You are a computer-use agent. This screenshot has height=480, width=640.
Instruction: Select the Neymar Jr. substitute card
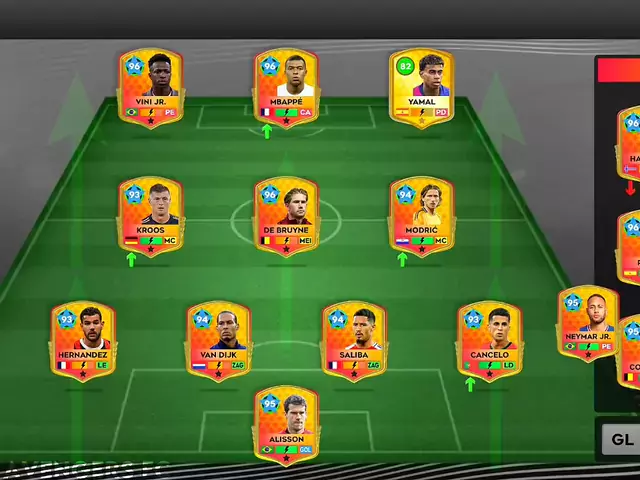point(587,324)
